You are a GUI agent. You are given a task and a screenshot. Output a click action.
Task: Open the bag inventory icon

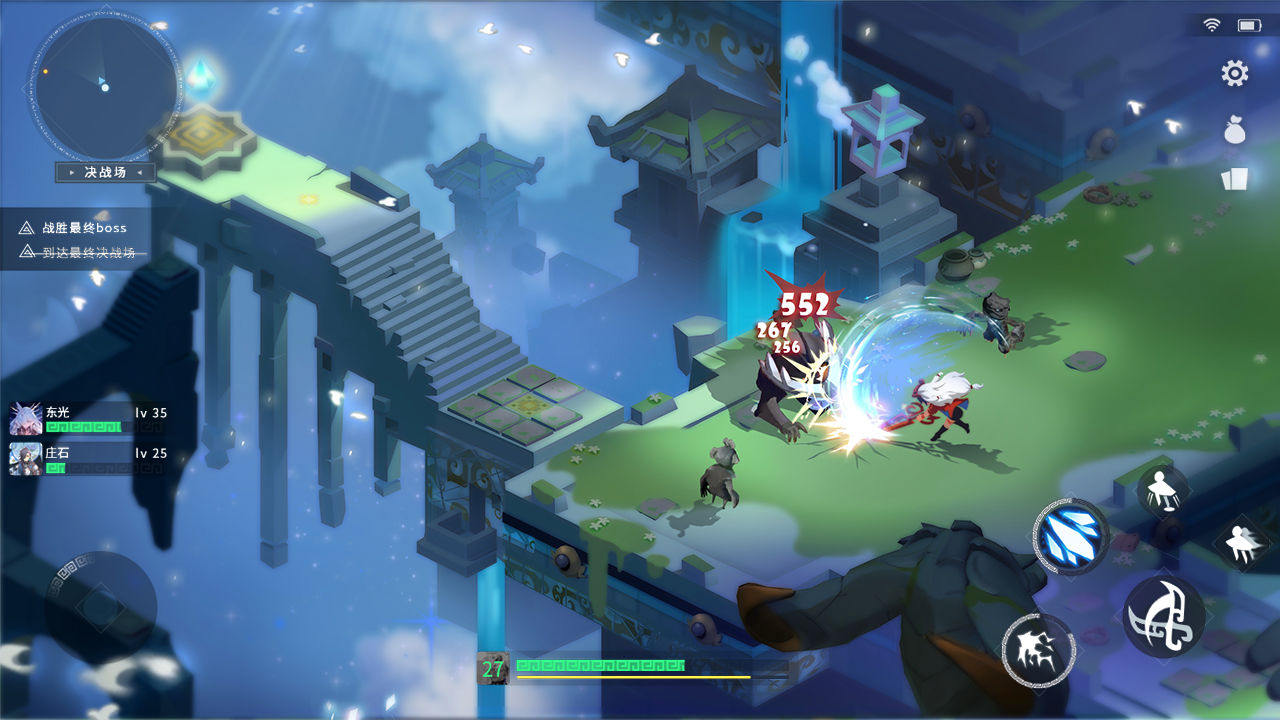1235,129
